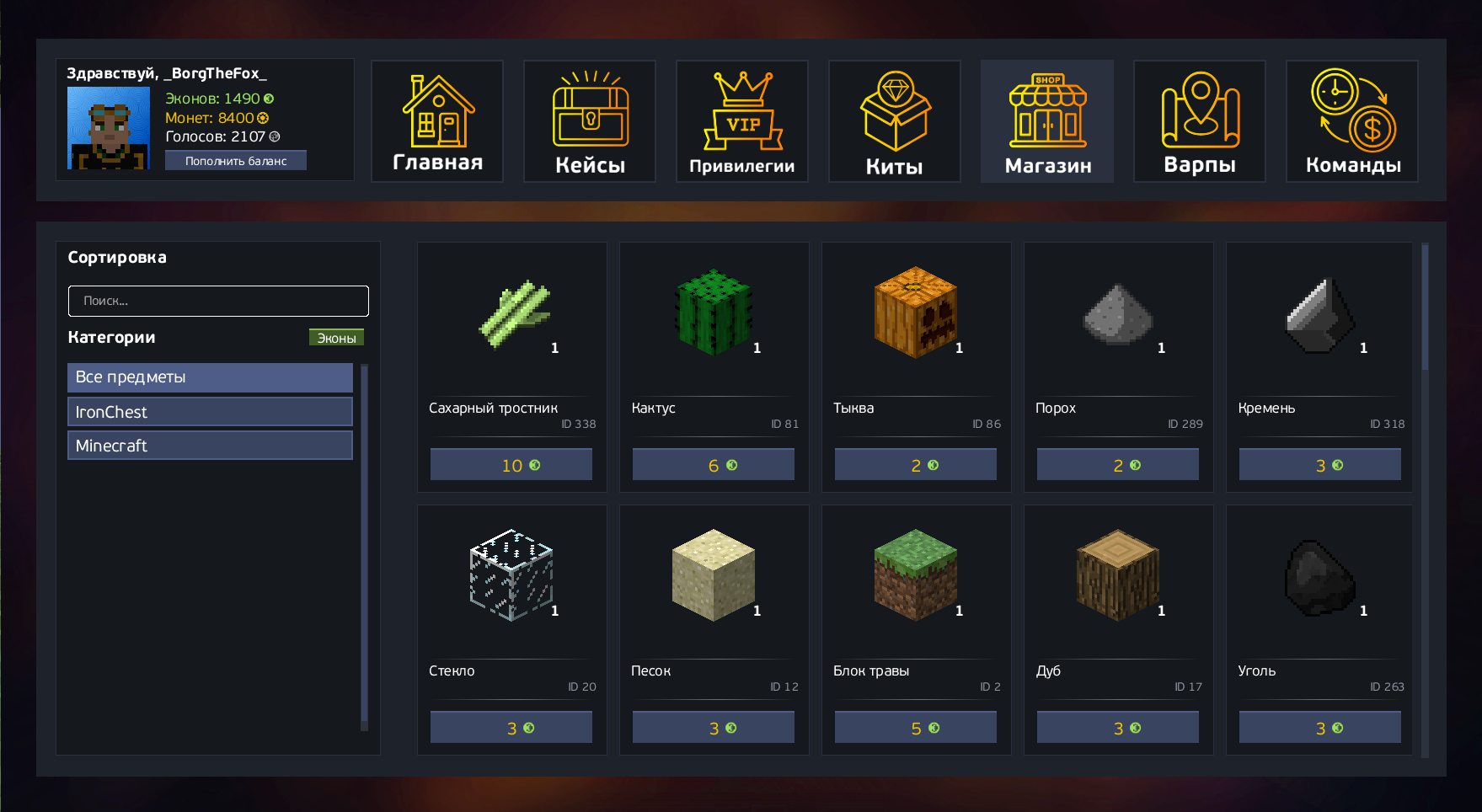Focus the Поиск search field

218,301
